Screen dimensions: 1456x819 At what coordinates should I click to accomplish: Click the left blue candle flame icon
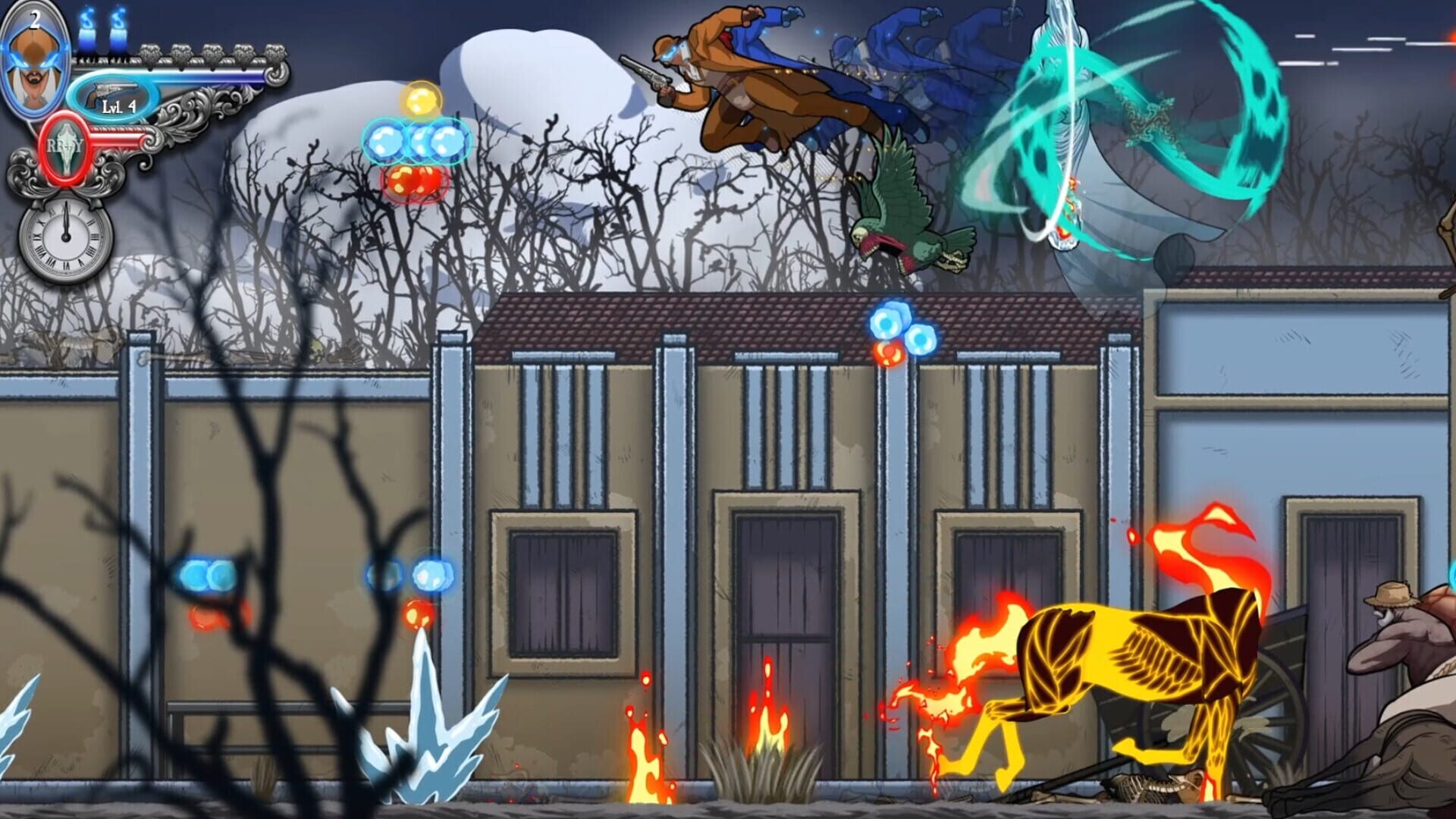click(88, 29)
